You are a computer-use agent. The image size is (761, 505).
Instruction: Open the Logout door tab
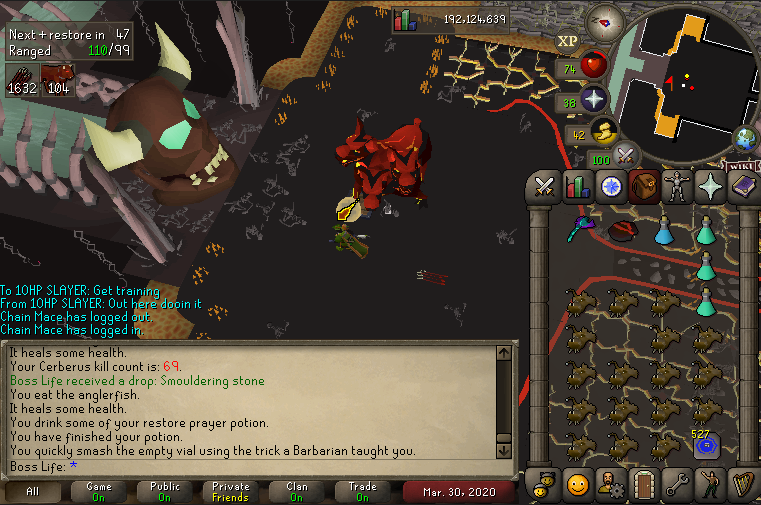[643, 484]
